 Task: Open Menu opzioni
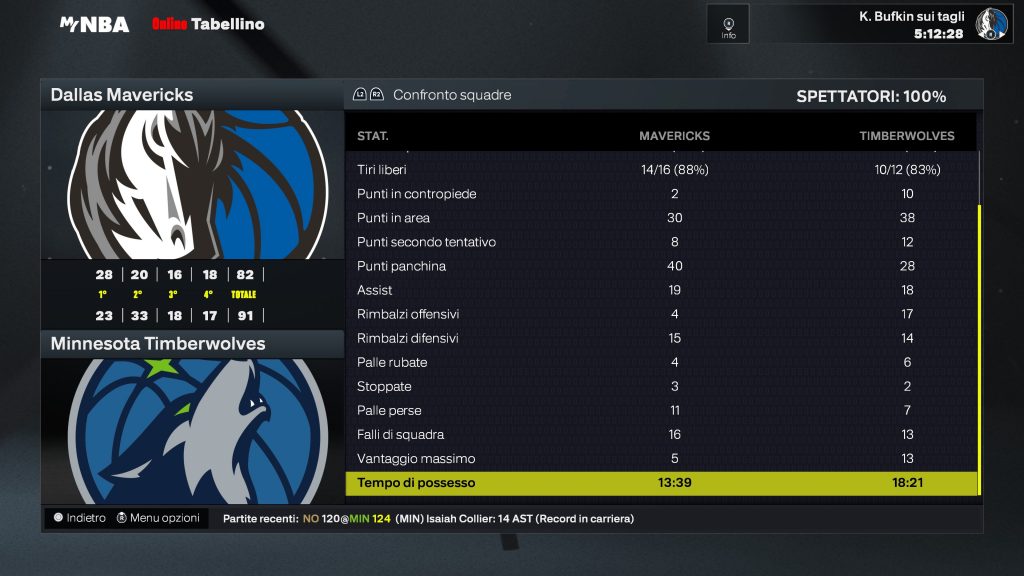158,518
